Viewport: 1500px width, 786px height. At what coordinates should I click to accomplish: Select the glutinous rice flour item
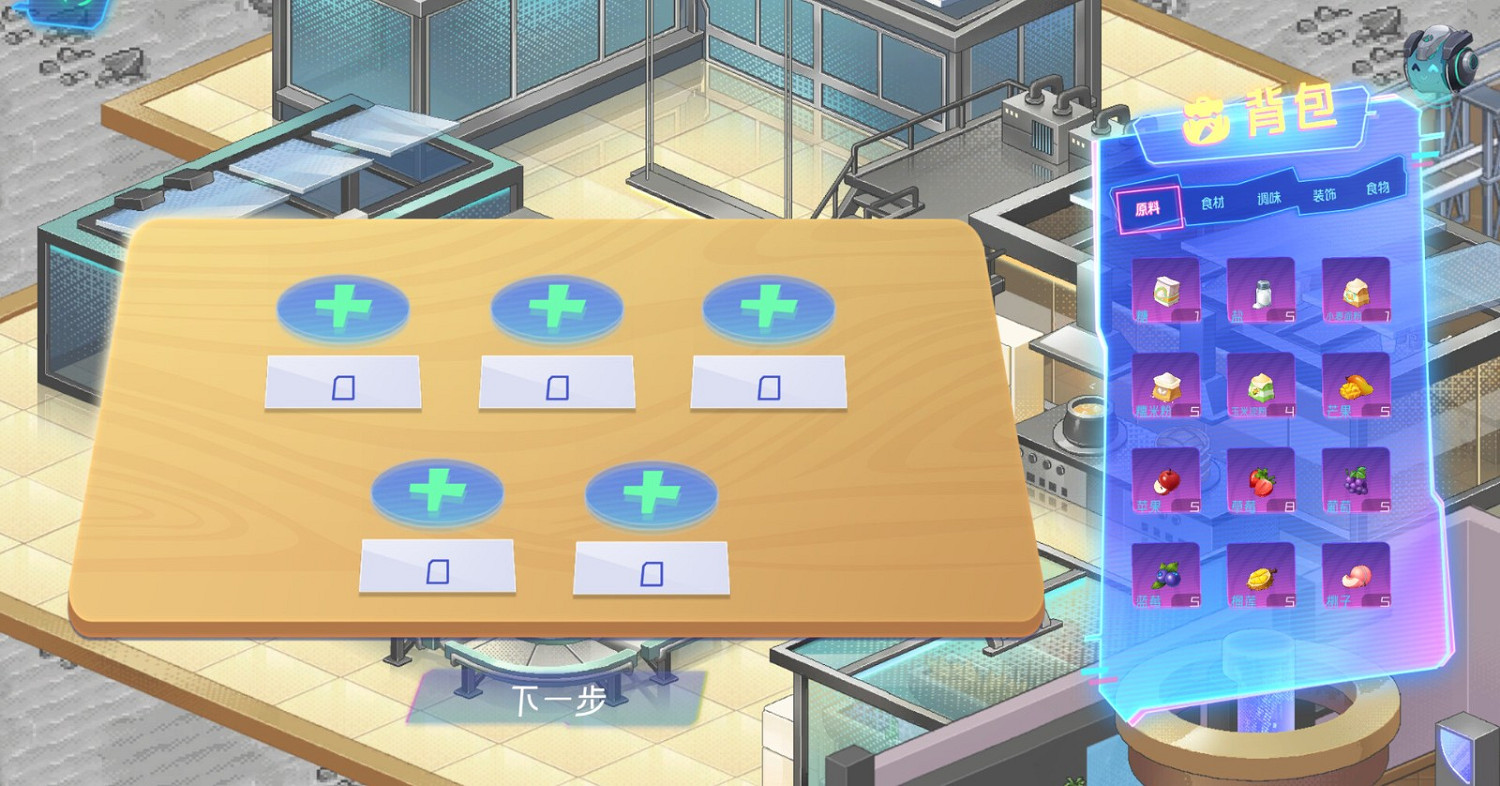pyautogui.click(x=1168, y=385)
